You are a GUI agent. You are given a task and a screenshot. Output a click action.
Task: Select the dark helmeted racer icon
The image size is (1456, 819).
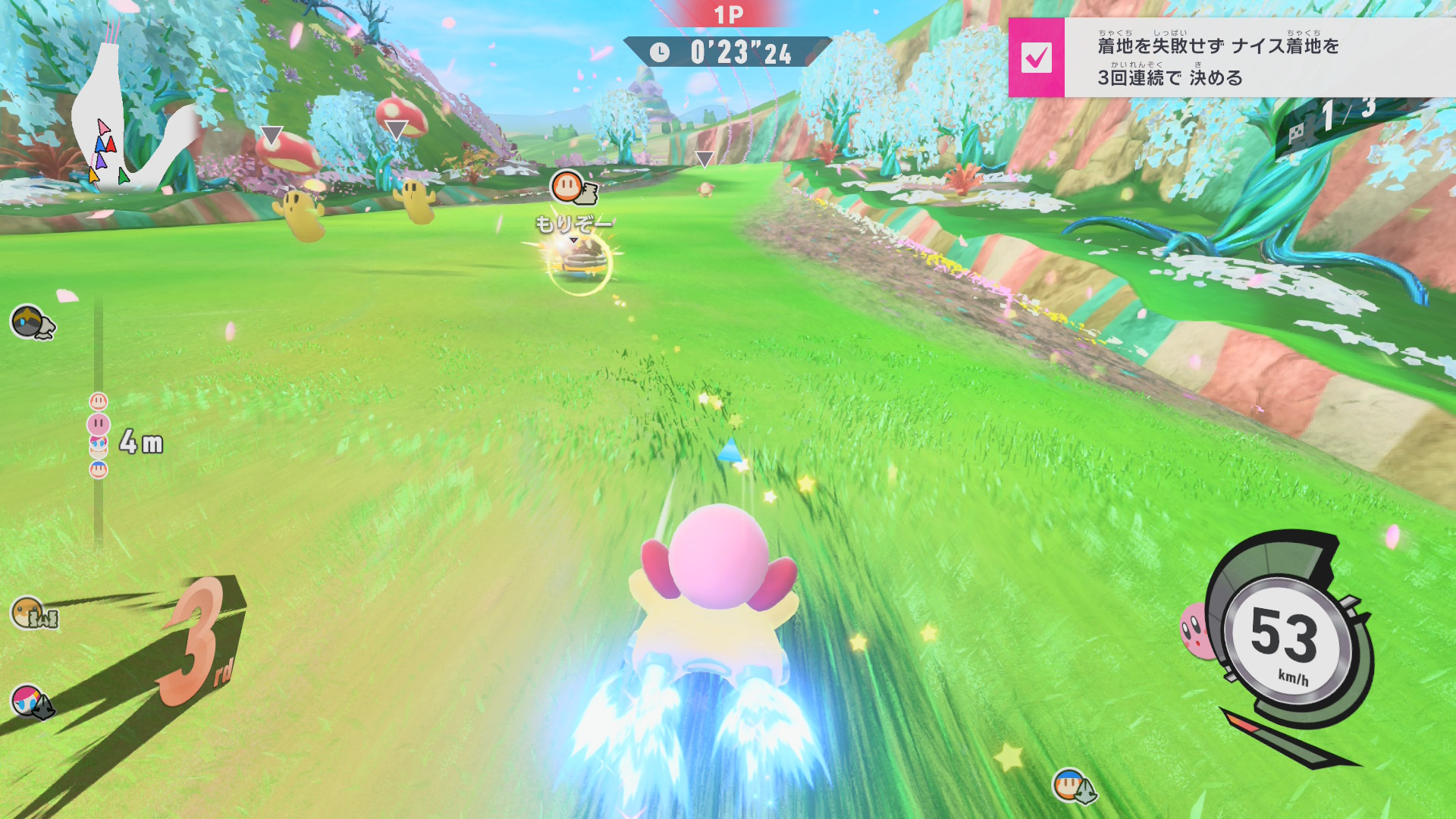29,322
